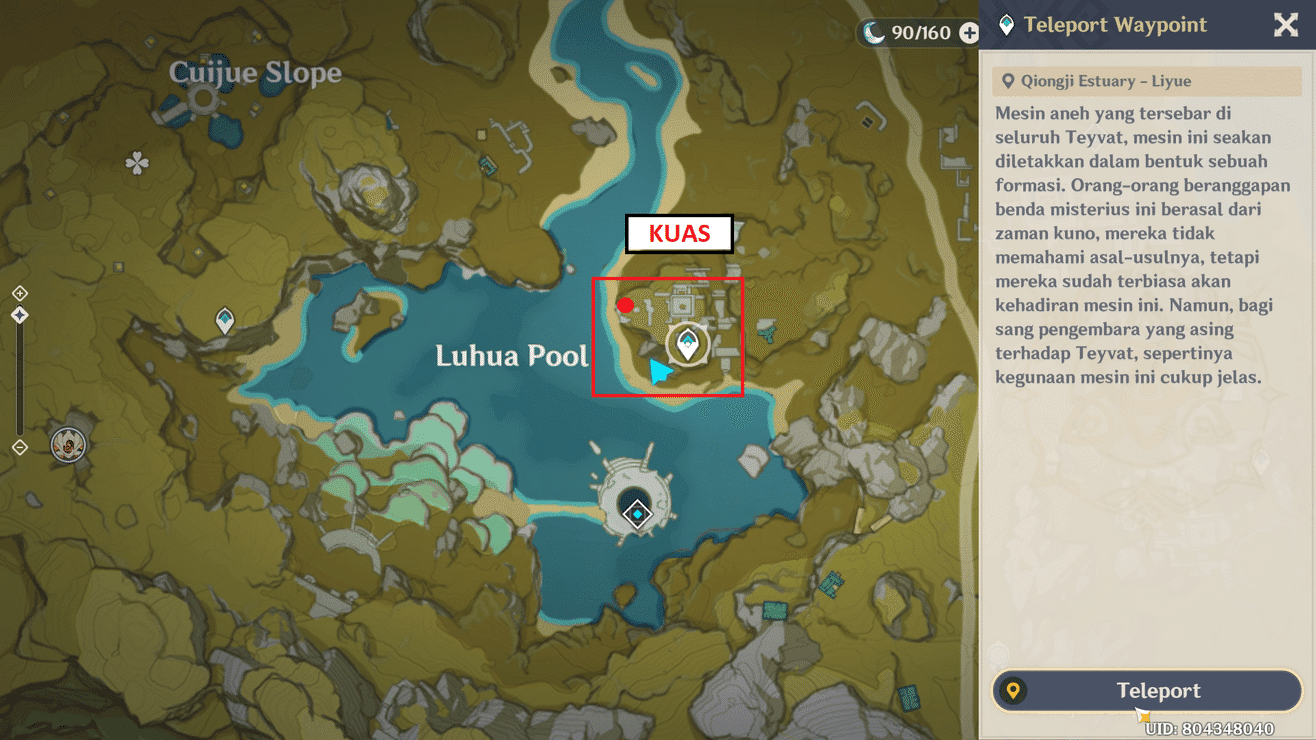Click the Cuijue Slope region name
Image resolution: width=1316 pixels, height=740 pixels.
(x=255, y=73)
